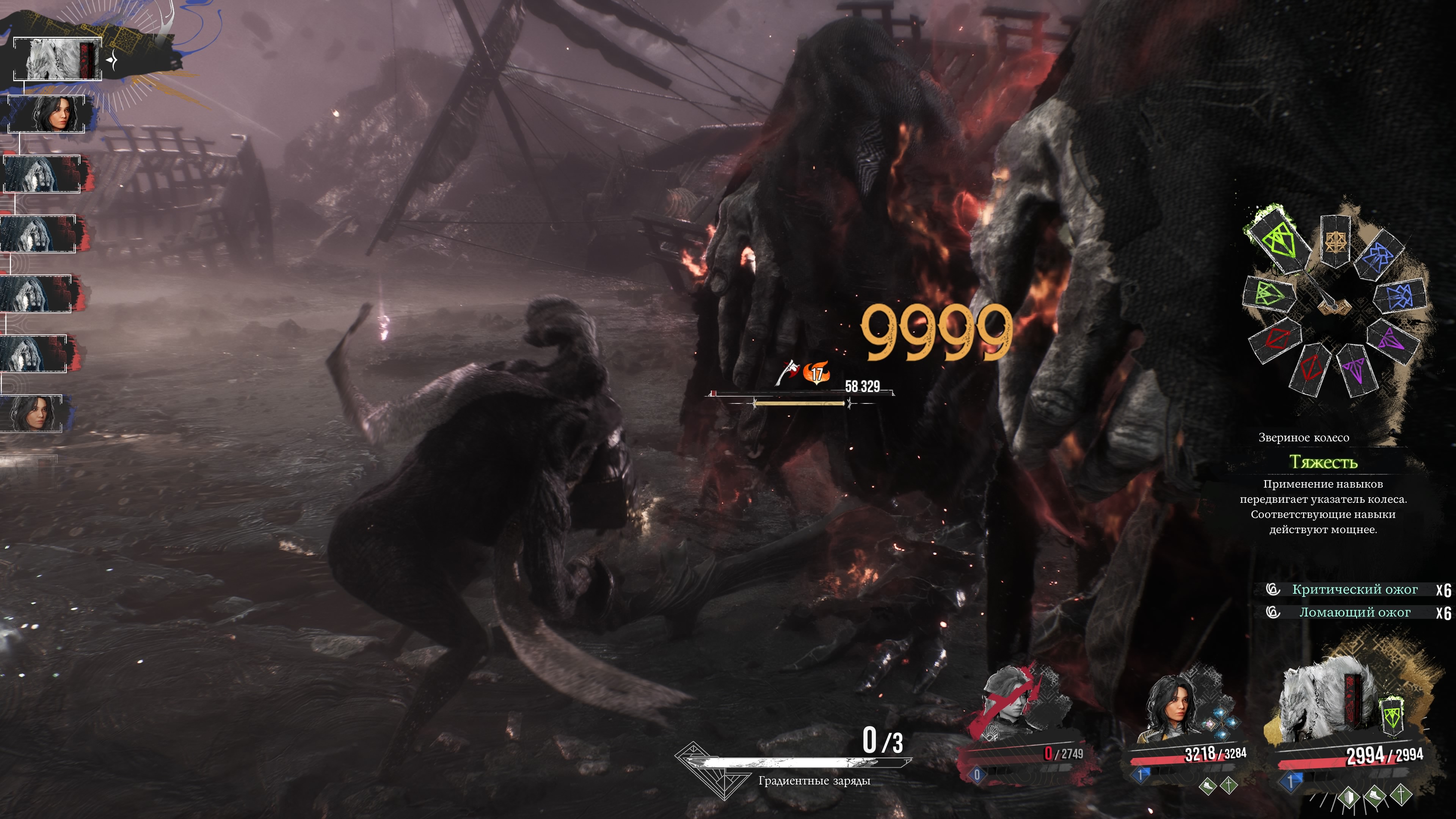Click the burn status icon showing 17
Viewport: 1456px width, 819px height.
click(817, 373)
